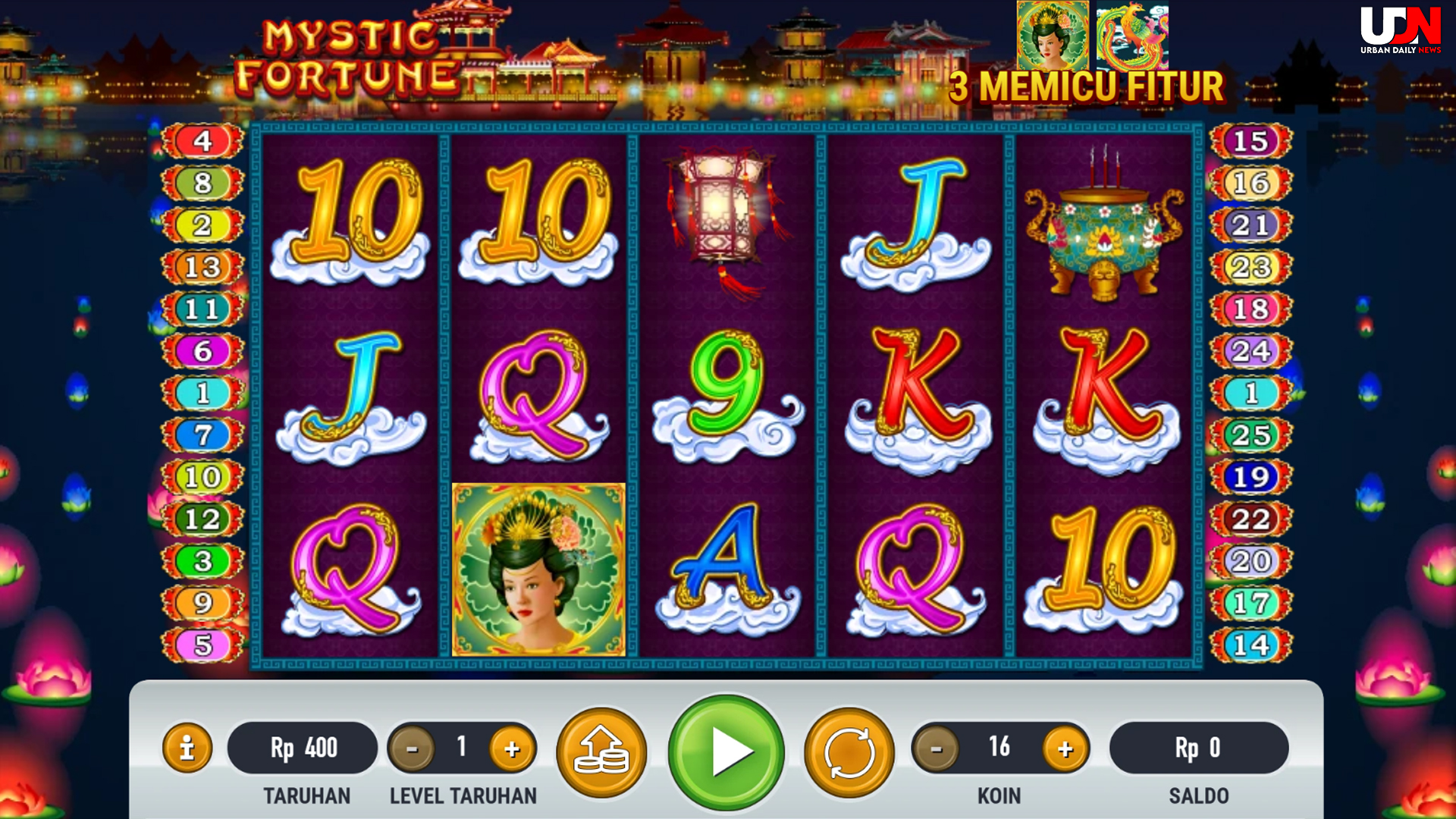
Task: Increase the Koin value
Action: point(1065,748)
